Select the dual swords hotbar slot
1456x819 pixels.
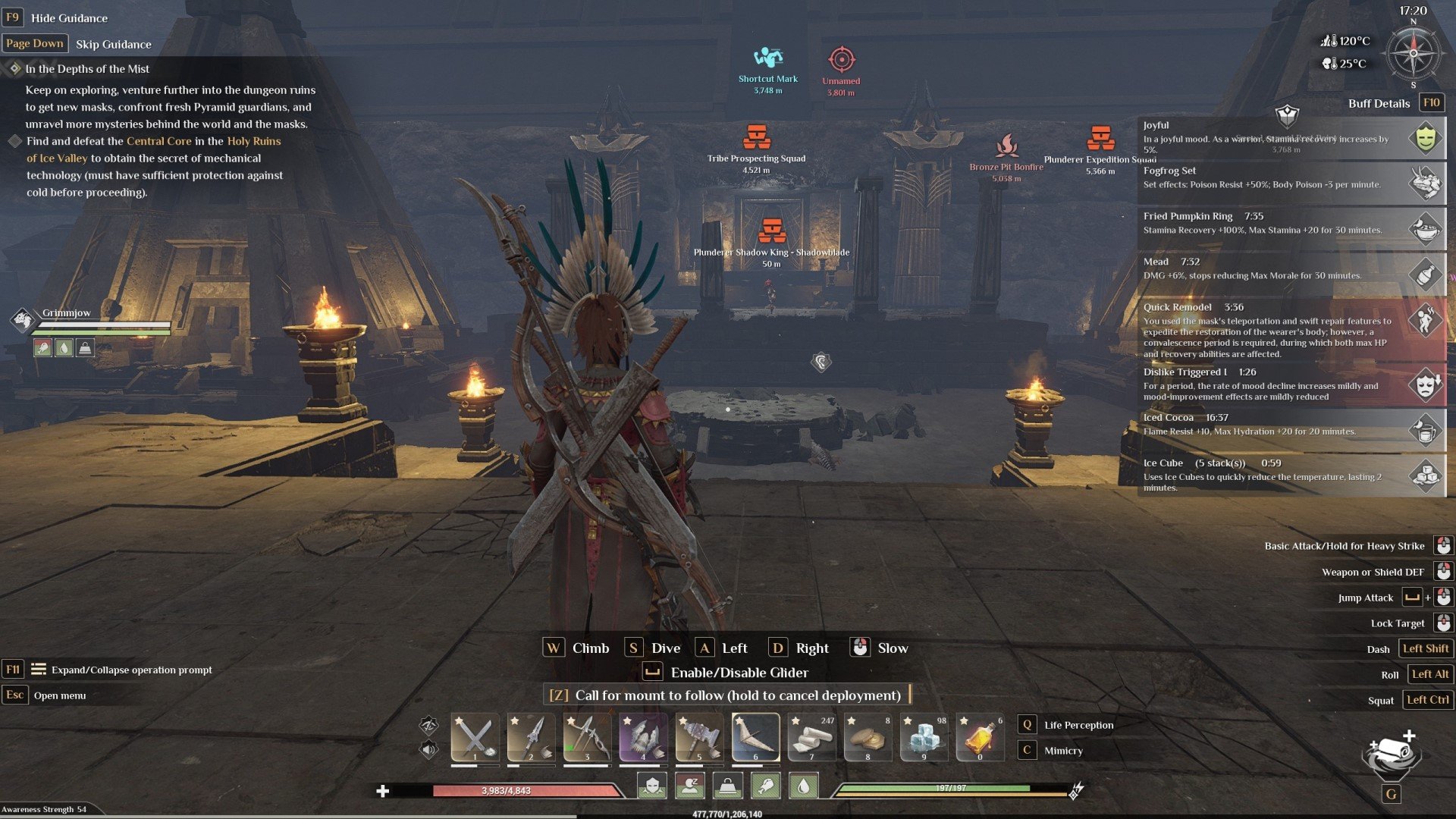[475, 737]
